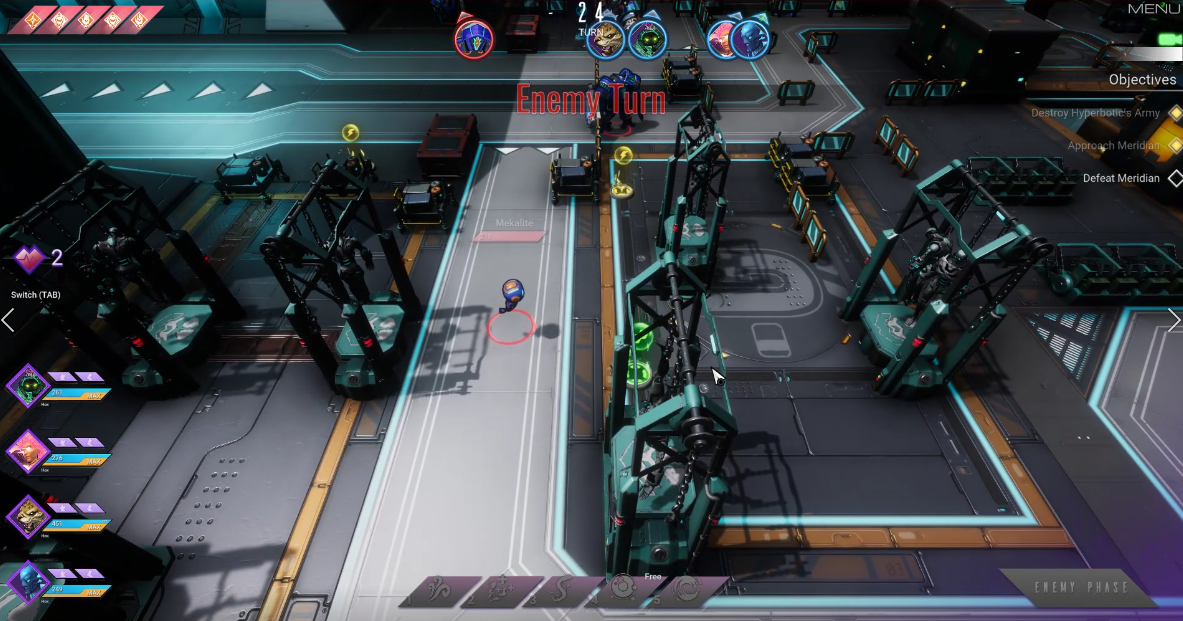
Task: Switch to the previous character with the left arrow
Action: click(x=8, y=320)
